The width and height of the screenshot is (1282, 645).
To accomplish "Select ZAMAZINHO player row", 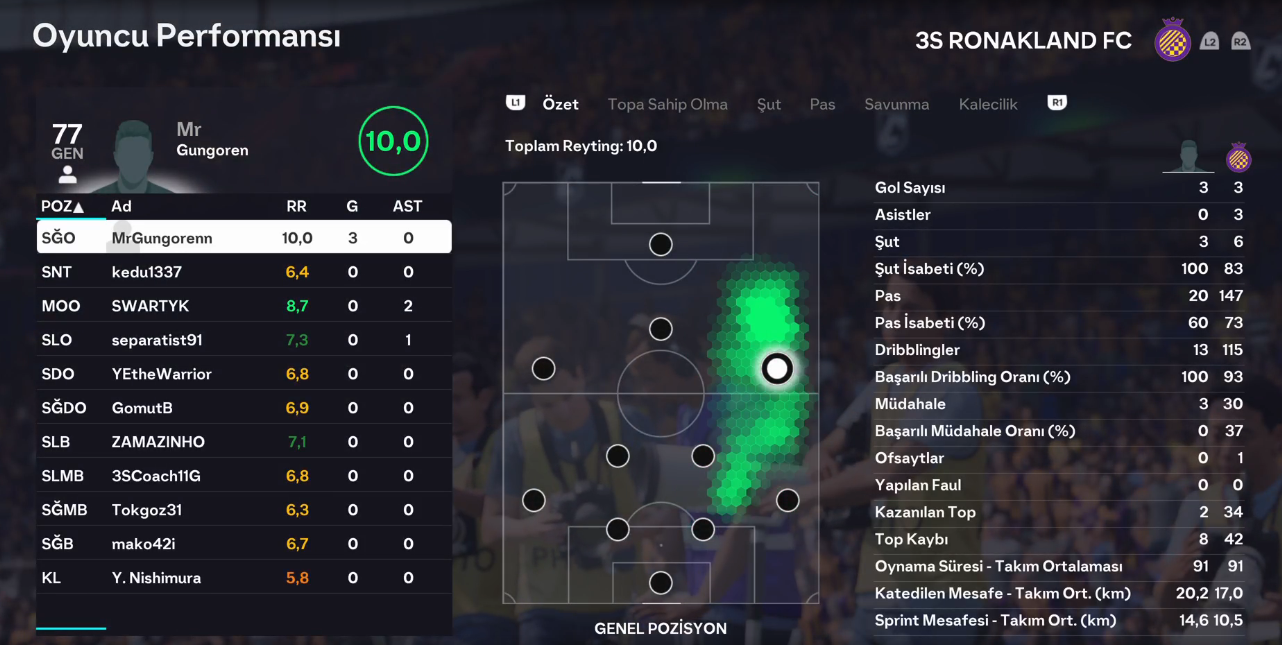I will (x=244, y=442).
